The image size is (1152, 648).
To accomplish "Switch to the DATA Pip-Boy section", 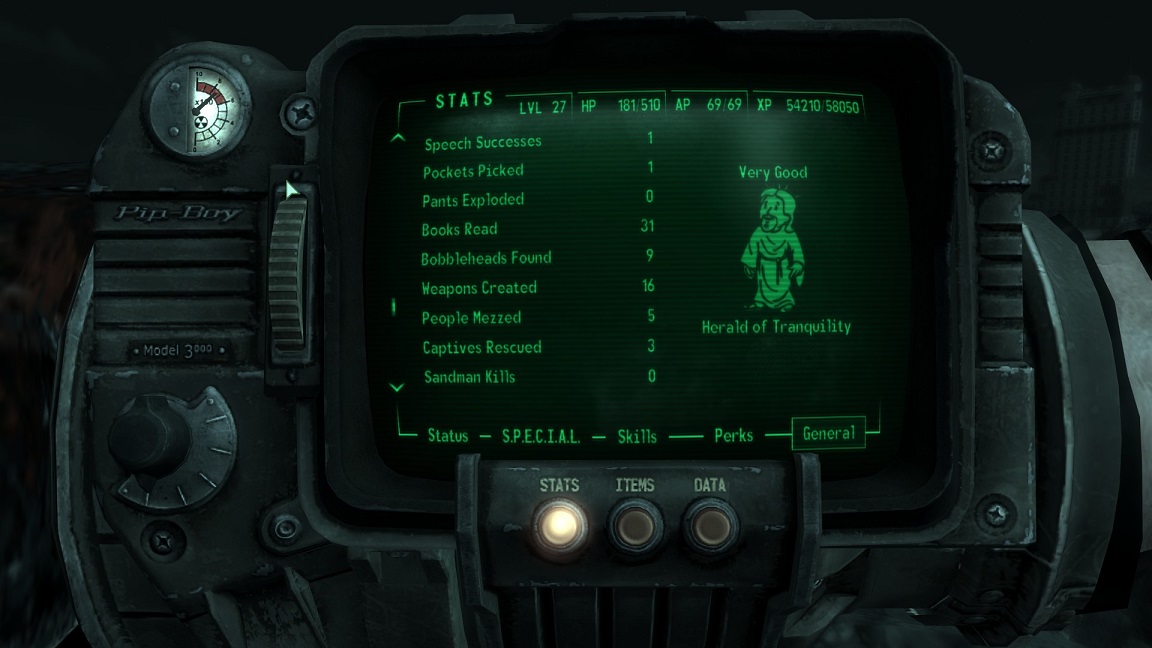I will [709, 523].
